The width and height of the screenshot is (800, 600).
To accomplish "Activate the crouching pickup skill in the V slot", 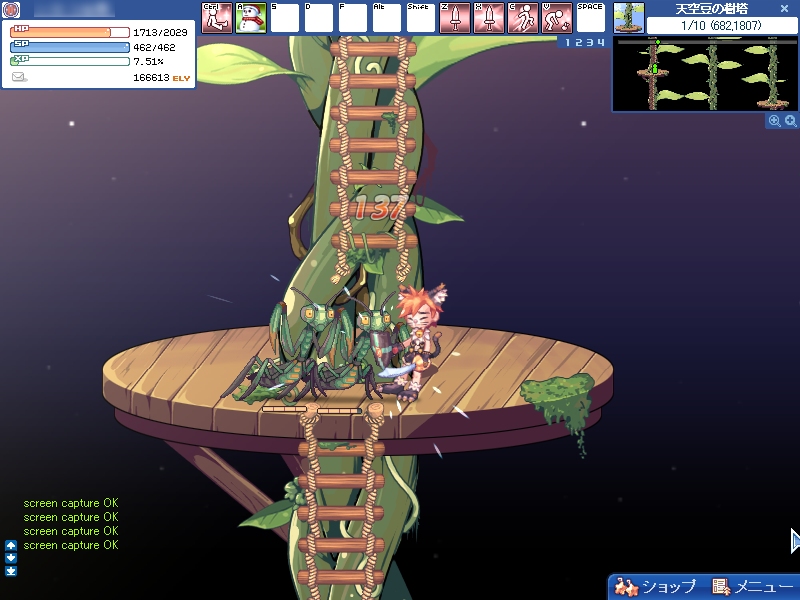I will (556, 18).
